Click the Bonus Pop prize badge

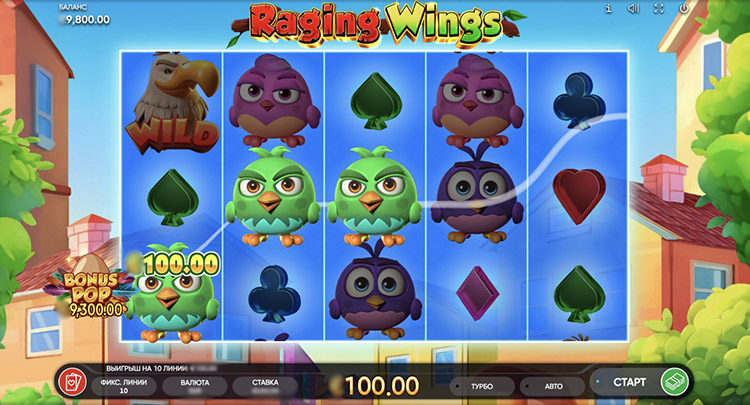click(x=94, y=294)
